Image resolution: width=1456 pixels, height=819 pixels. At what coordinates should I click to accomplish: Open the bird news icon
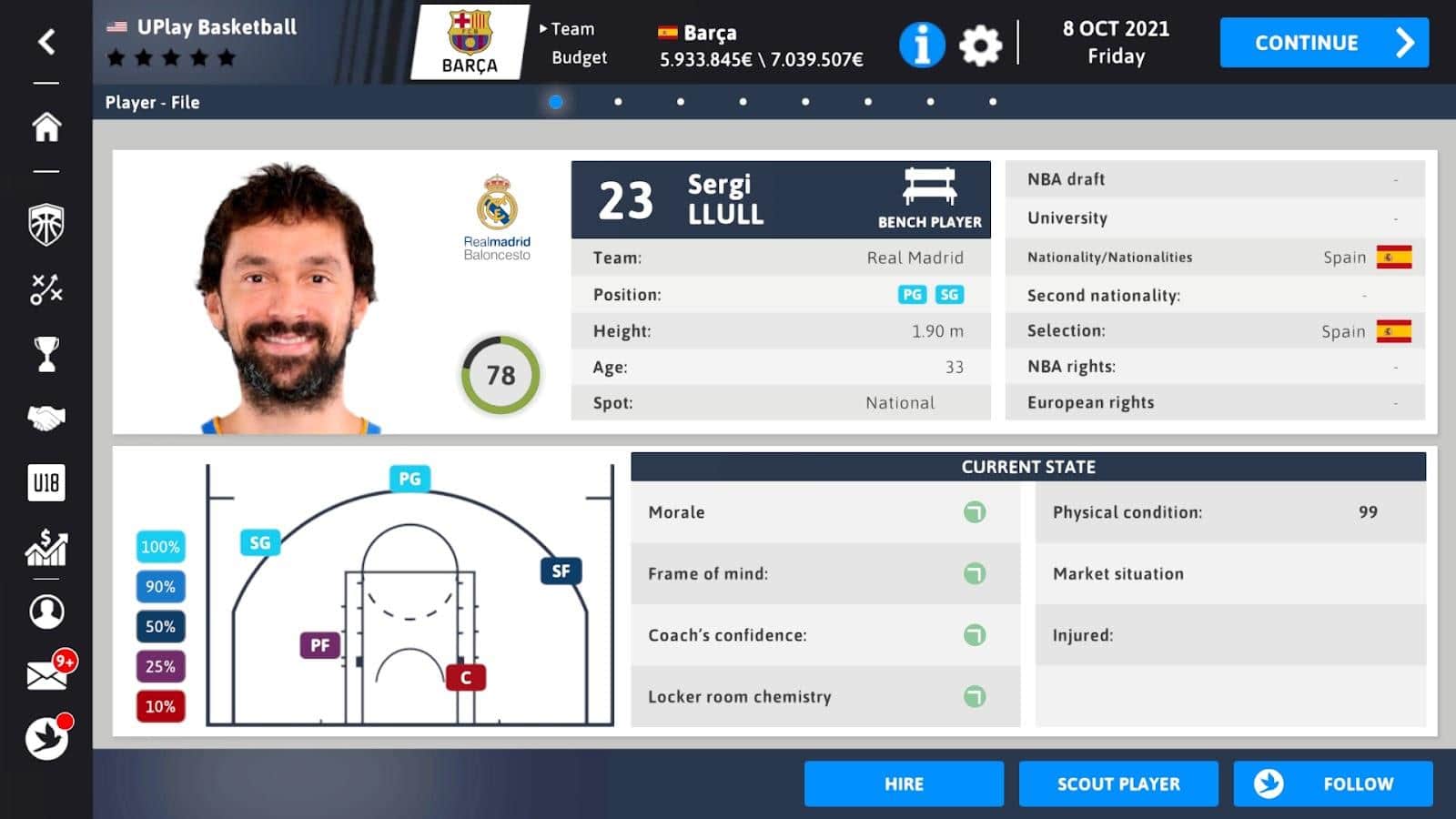click(46, 738)
